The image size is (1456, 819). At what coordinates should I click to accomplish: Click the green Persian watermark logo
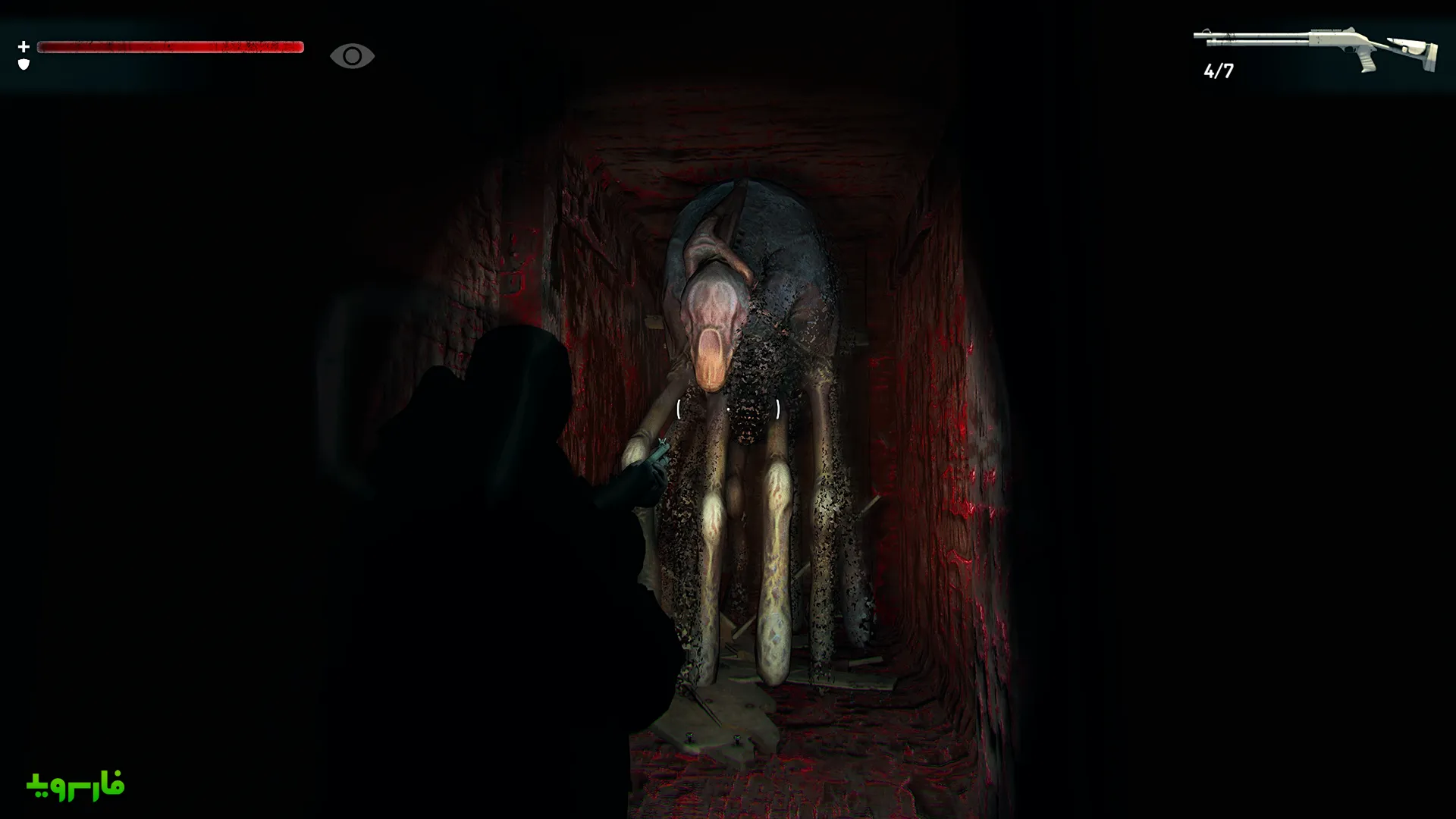pos(76,786)
